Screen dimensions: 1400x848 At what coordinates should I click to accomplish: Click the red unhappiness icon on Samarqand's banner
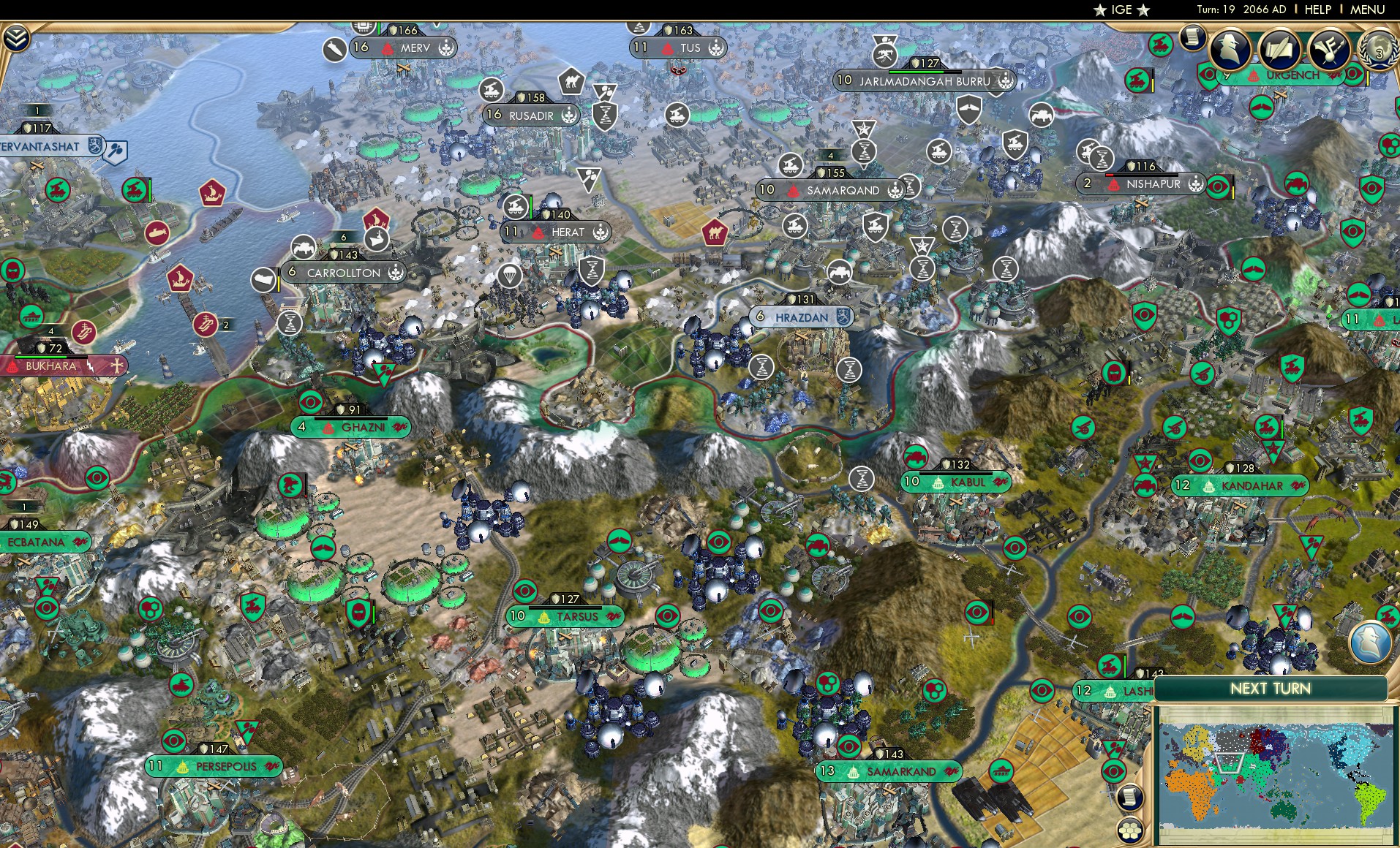[794, 190]
